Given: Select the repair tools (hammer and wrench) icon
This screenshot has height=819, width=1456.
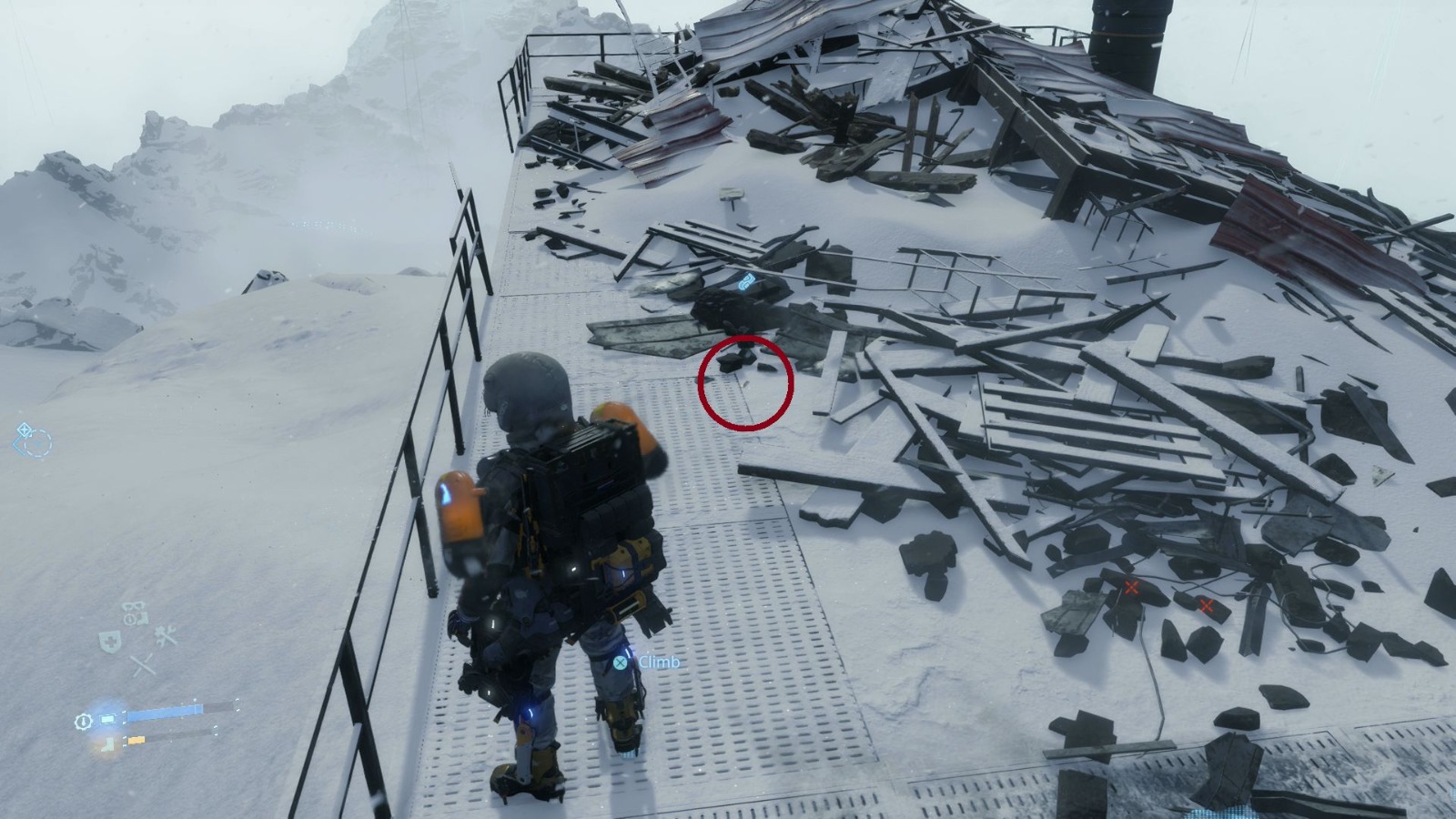Looking at the screenshot, I should pyautogui.click(x=164, y=634).
